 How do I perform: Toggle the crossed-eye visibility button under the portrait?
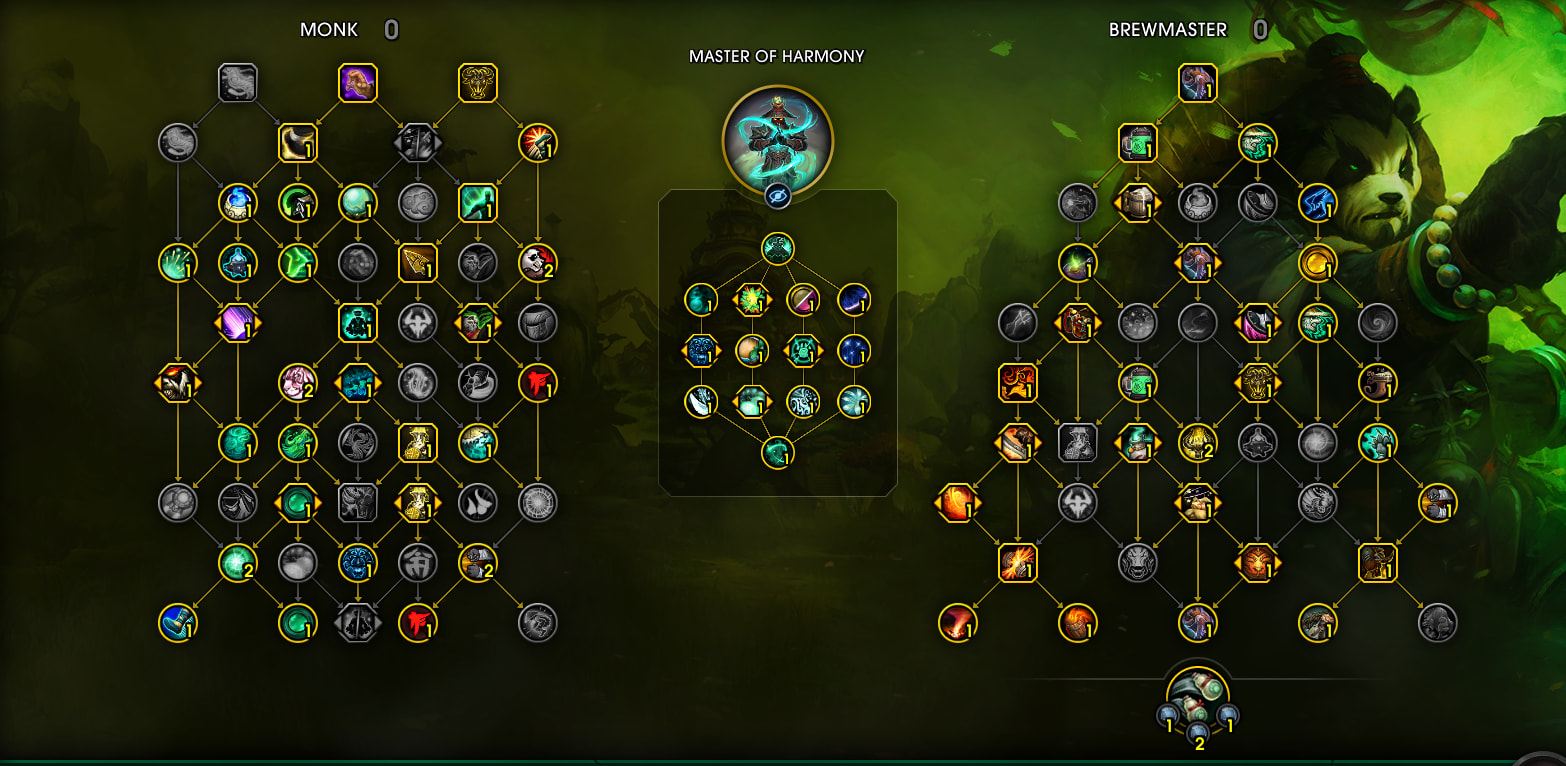coord(777,196)
